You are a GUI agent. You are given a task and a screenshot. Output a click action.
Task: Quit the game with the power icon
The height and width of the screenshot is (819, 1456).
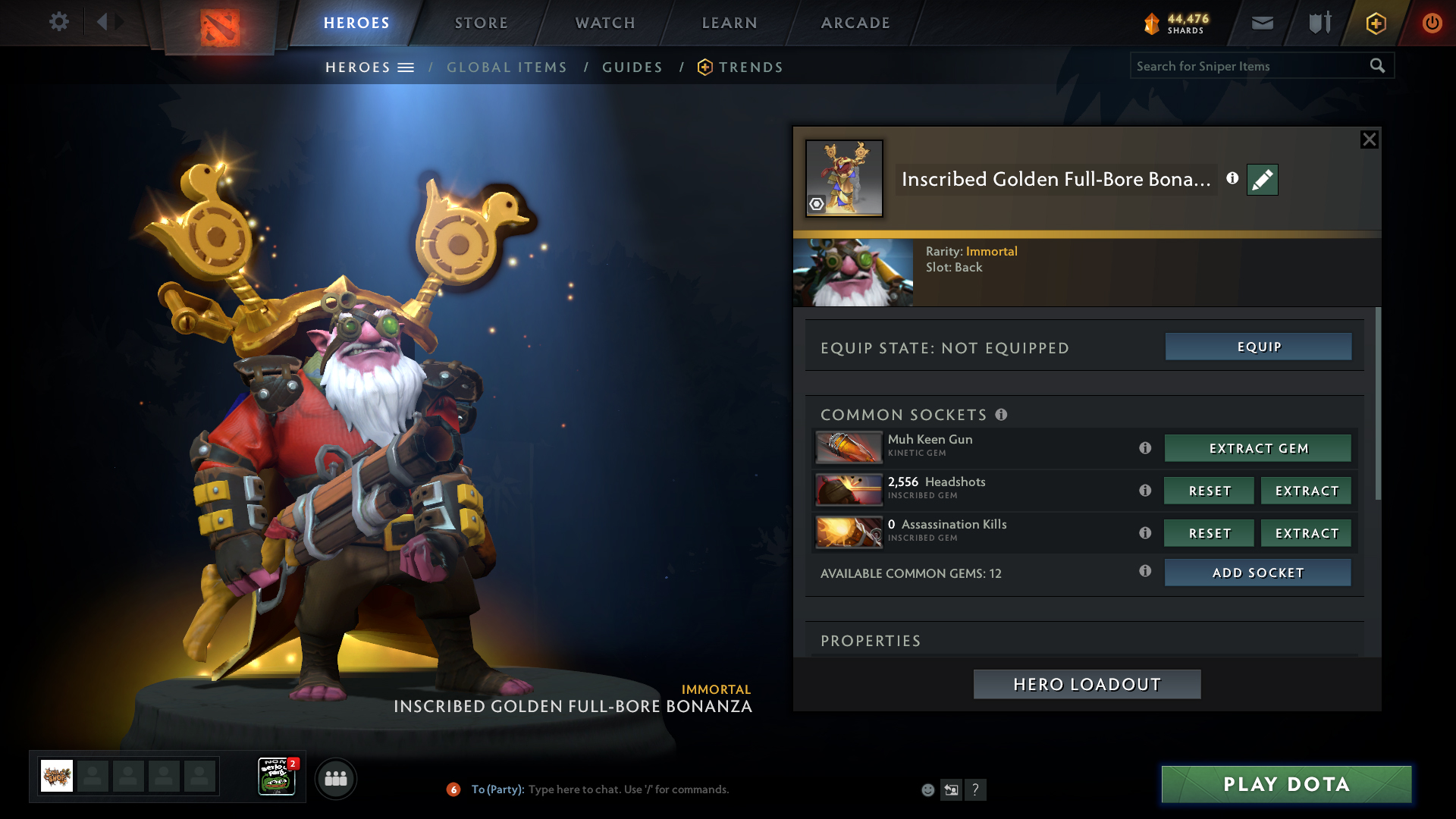click(1432, 23)
